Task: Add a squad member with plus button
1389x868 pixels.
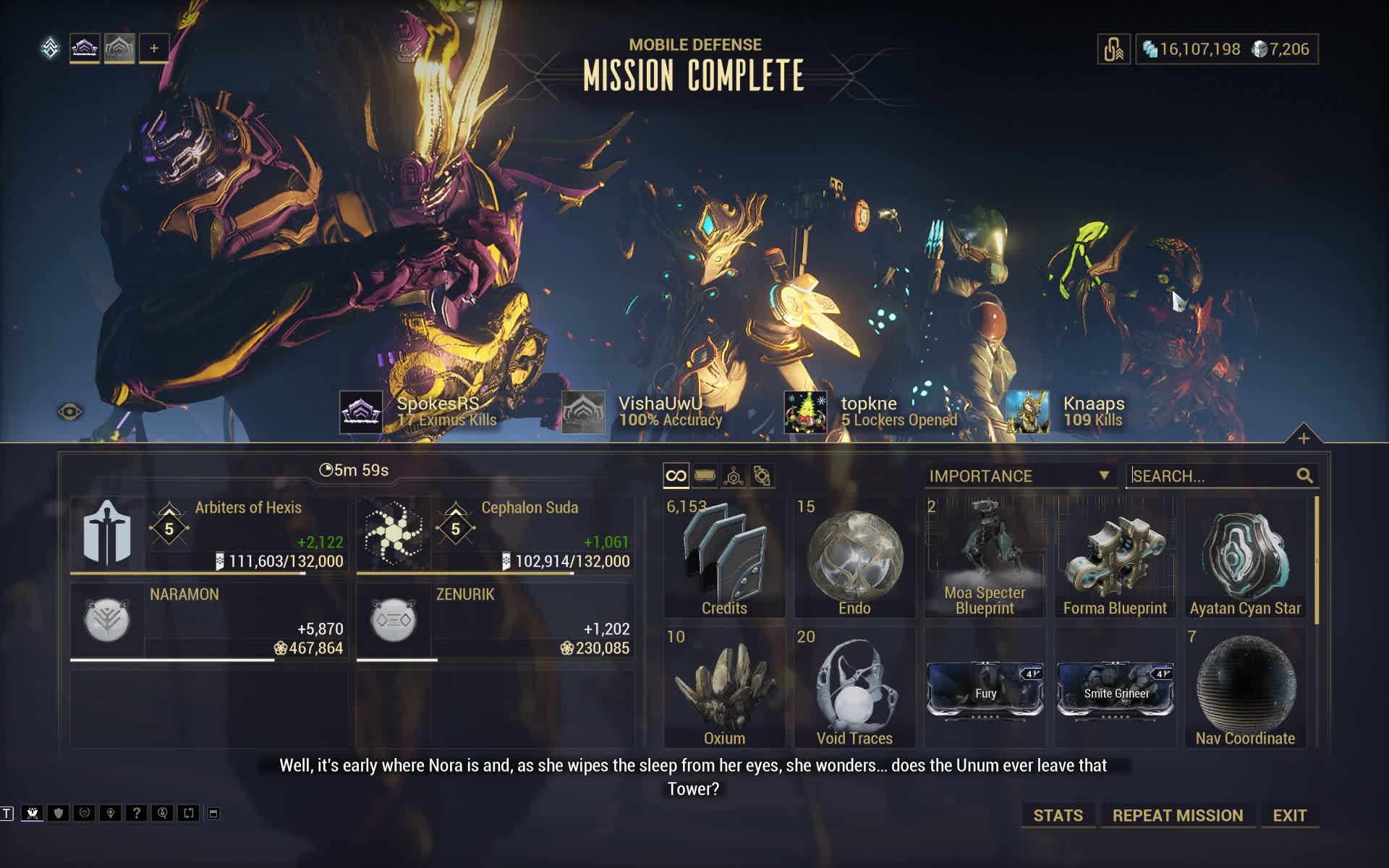Action: pos(153,48)
